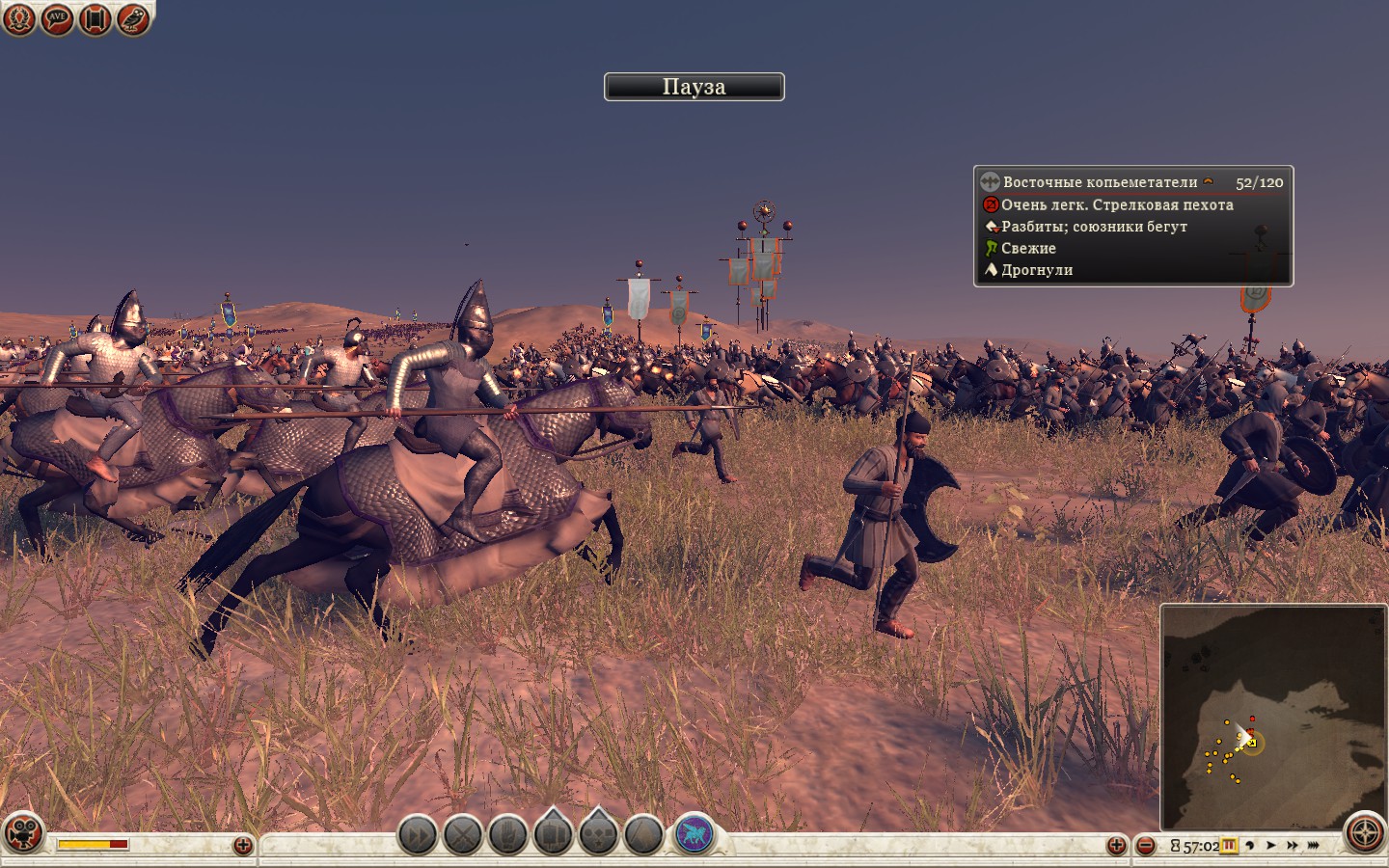
Task: Toggle the highlighted pause speed button
Action: (x=1229, y=846)
